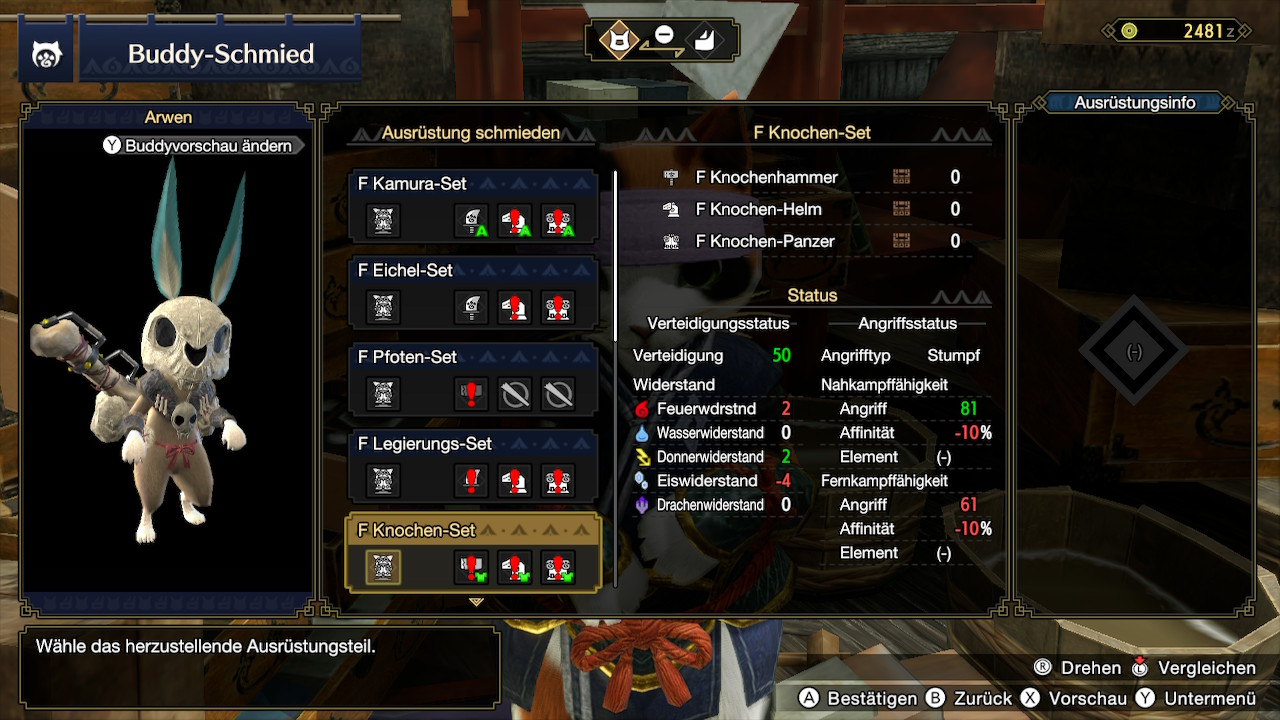Change the buddy preview via Buddyvorschau ändern
This screenshot has width=1280, height=720.
(199, 146)
